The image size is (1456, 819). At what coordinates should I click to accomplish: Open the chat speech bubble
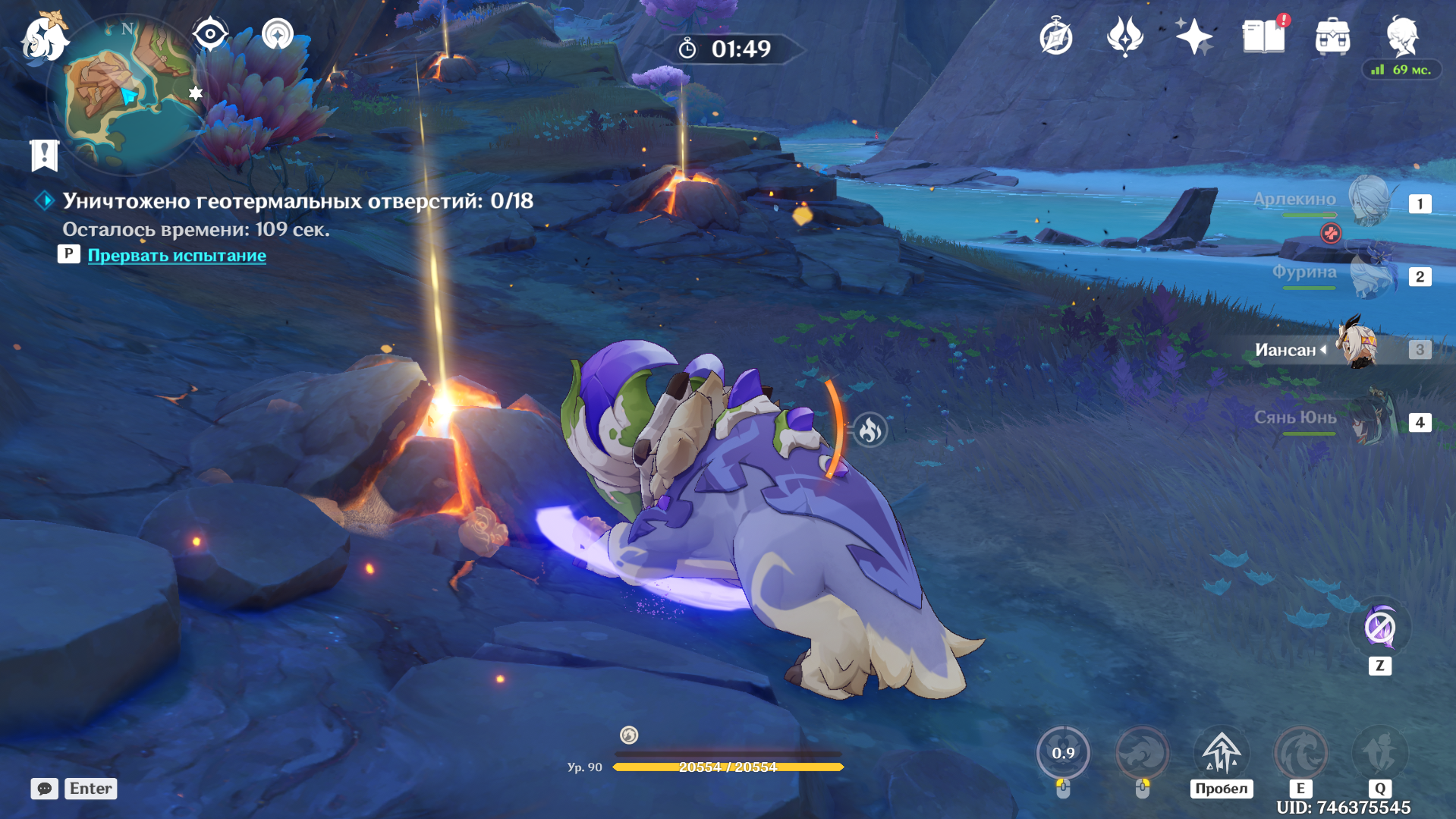click(44, 789)
